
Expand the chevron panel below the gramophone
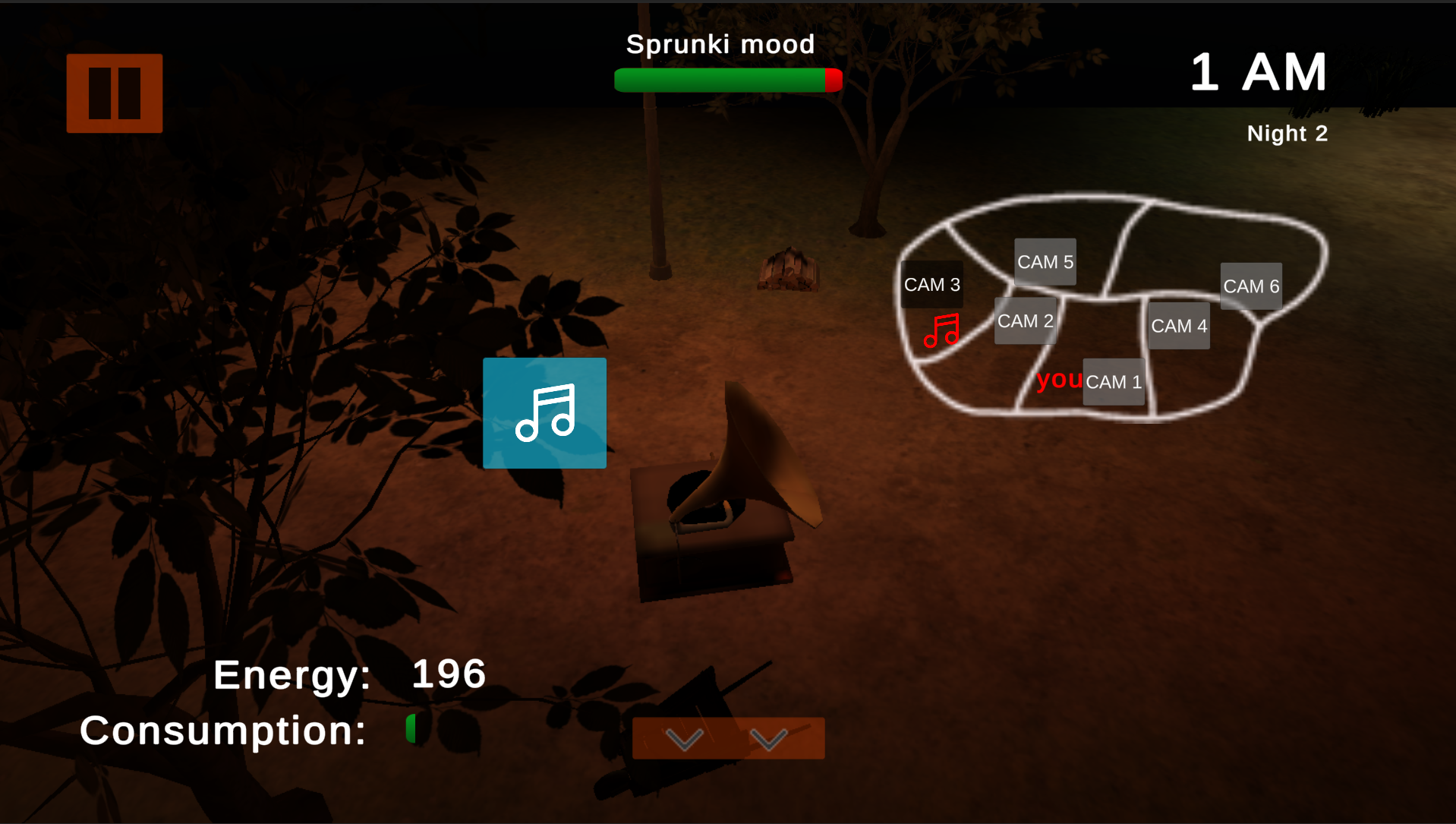click(726, 737)
